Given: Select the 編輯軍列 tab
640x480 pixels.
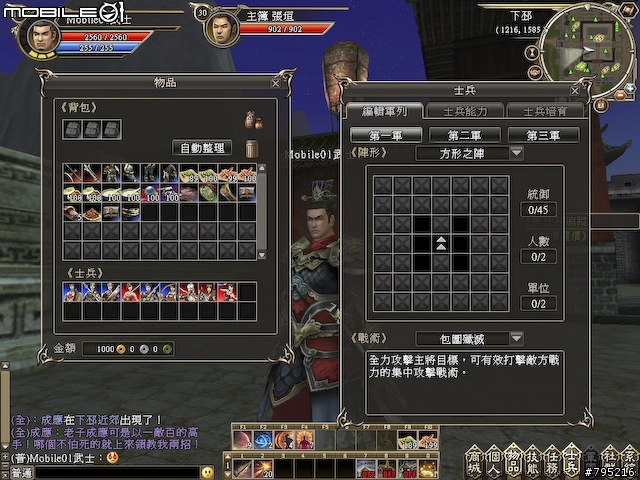Looking at the screenshot, I should coord(385,111).
